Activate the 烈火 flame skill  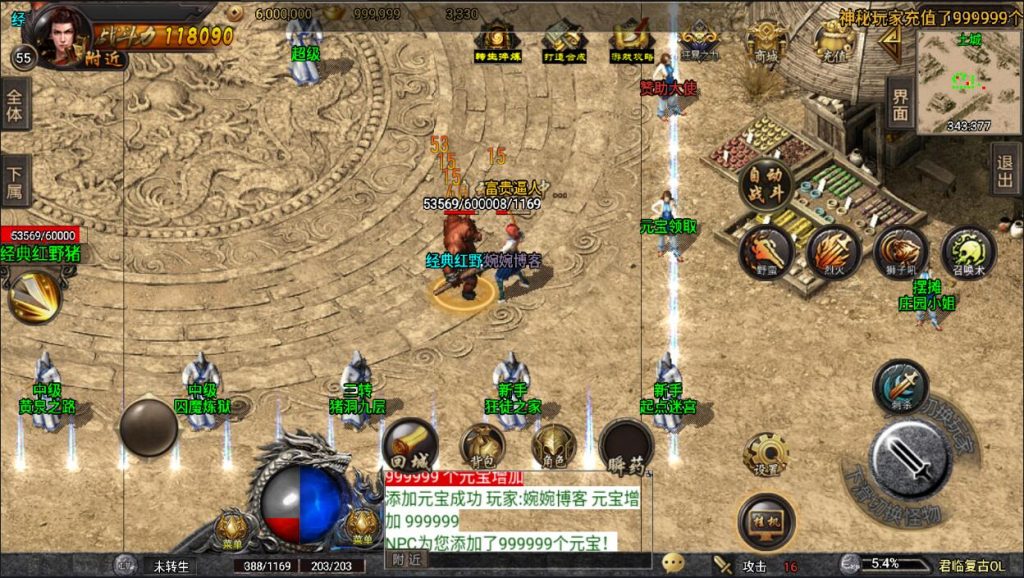pyautogui.click(x=834, y=250)
